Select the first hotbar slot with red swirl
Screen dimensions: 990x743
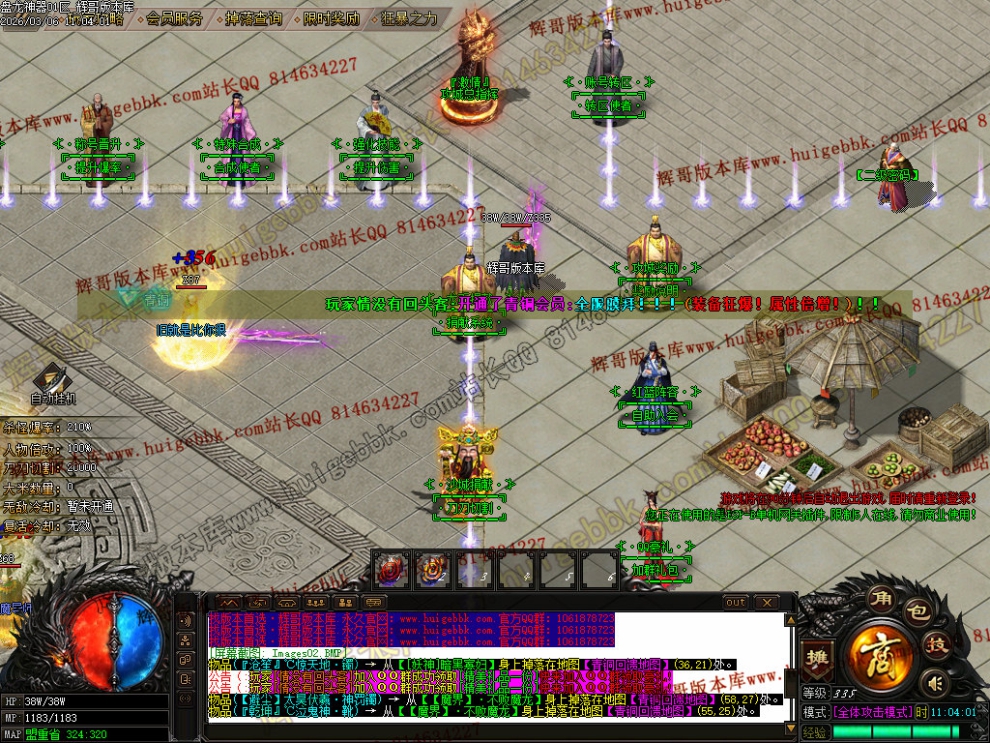coord(390,569)
